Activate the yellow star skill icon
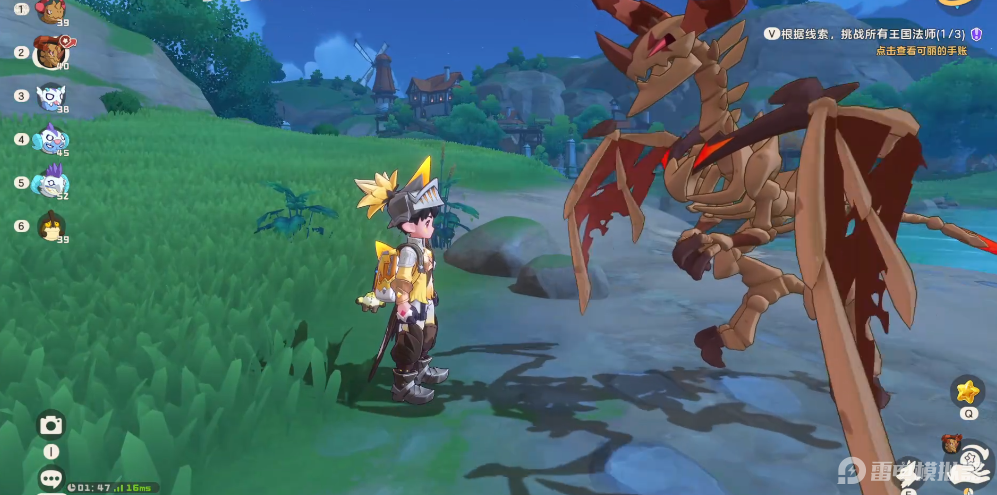This screenshot has width=997, height=495. point(967,390)
